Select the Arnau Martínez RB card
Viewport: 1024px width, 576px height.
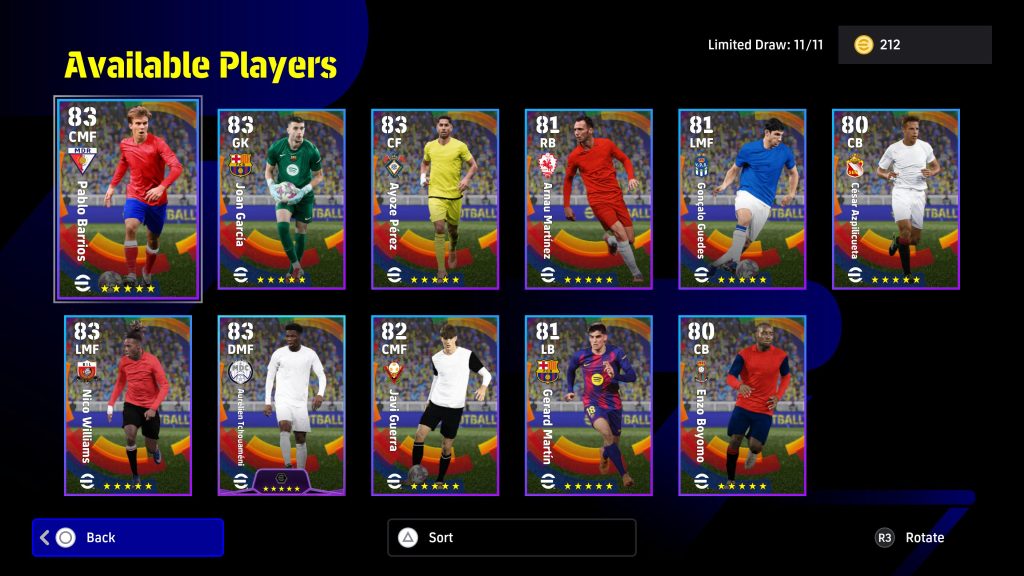[x=589, y=199]
